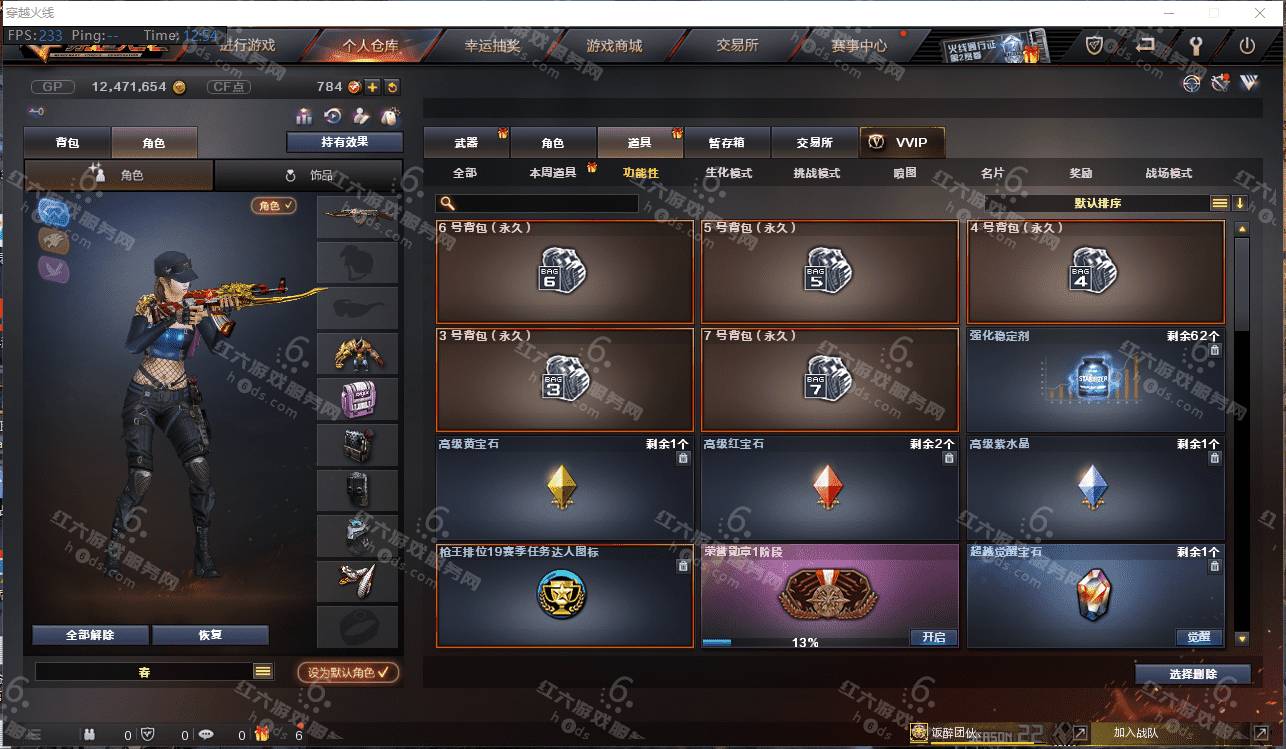Choose the 挑战模式 item filter
Screen dimensions: 1286x749
[816, 173]
